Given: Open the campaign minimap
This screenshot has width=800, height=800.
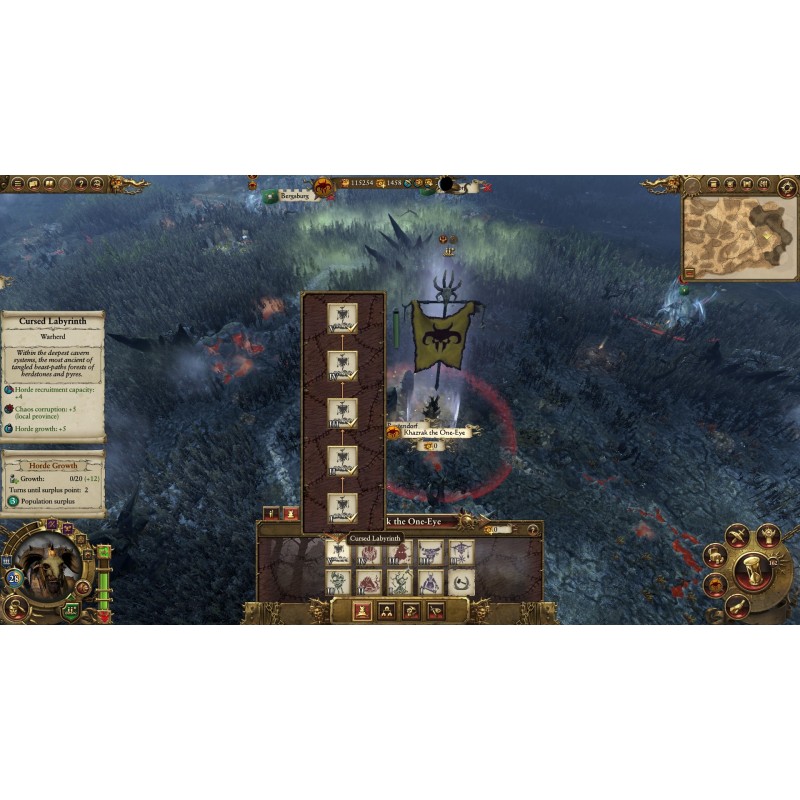Looking at the screenshot, I should [740, 239].
